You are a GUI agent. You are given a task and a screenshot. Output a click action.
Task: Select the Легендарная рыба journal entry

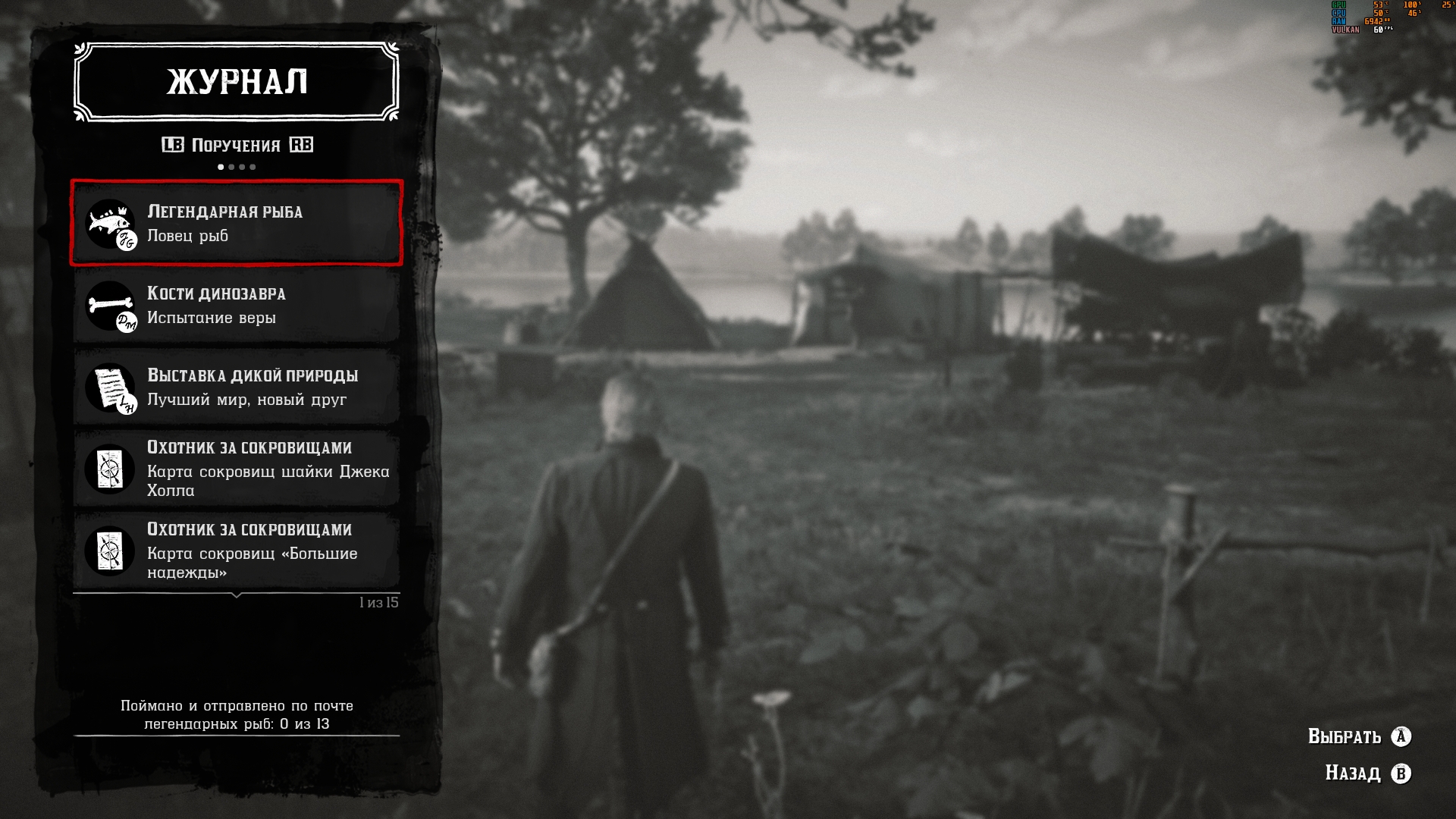click(x=236, y=223)
